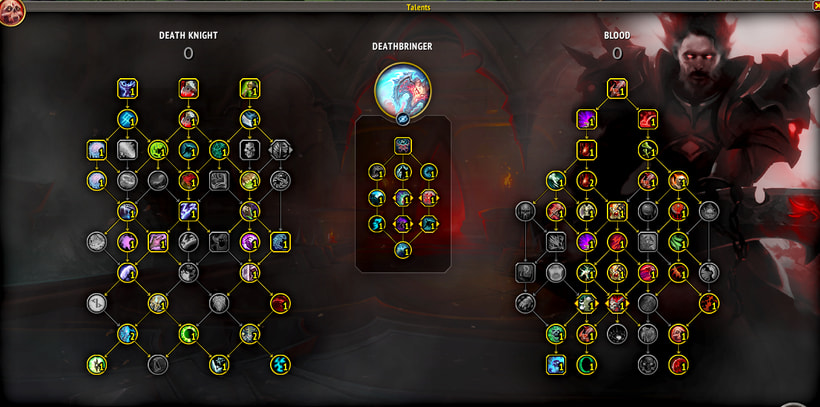Select the purple square talent in Blood's second row
The width and height of the screenshot is (820, 407).
tap(586, 119)
